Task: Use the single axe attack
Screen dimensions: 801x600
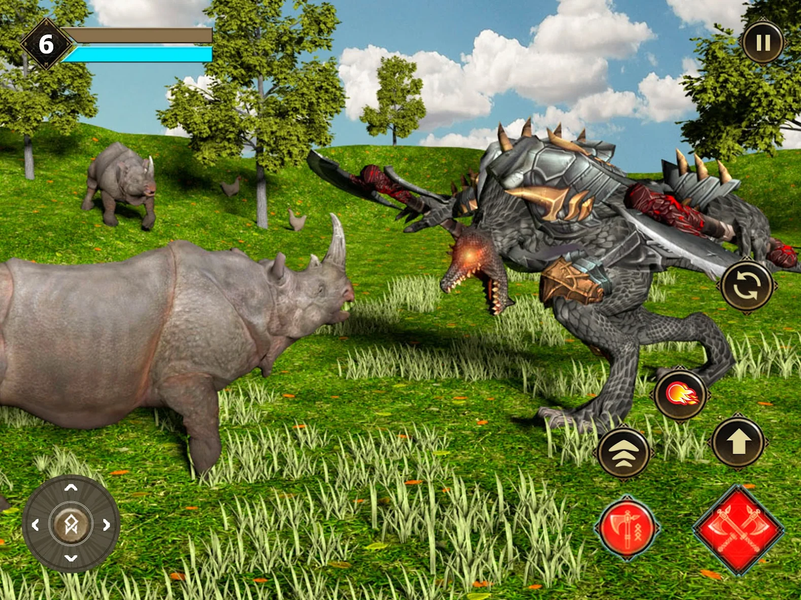Action: 627,527
